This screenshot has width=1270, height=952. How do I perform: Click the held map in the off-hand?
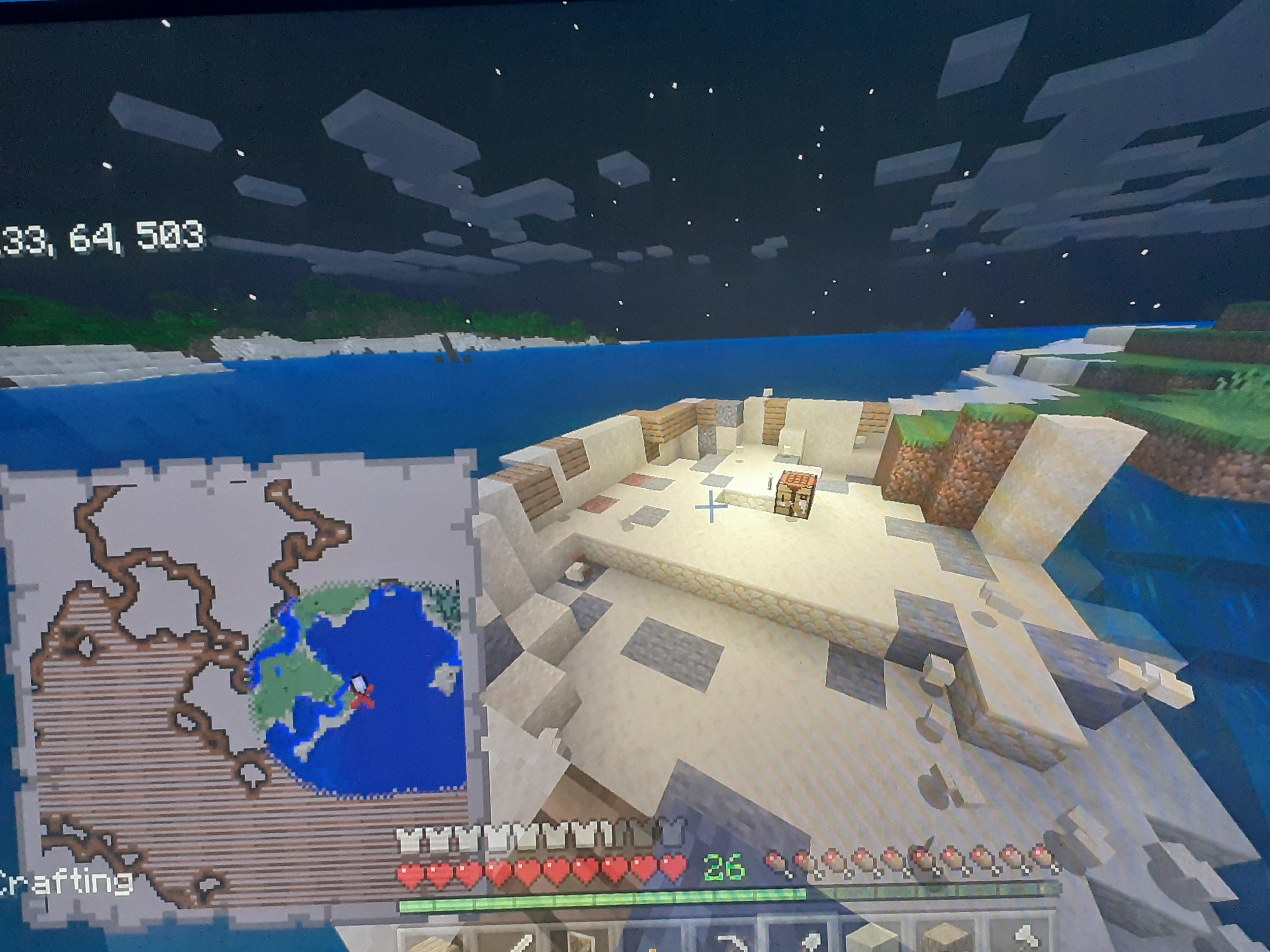(230, 660)
